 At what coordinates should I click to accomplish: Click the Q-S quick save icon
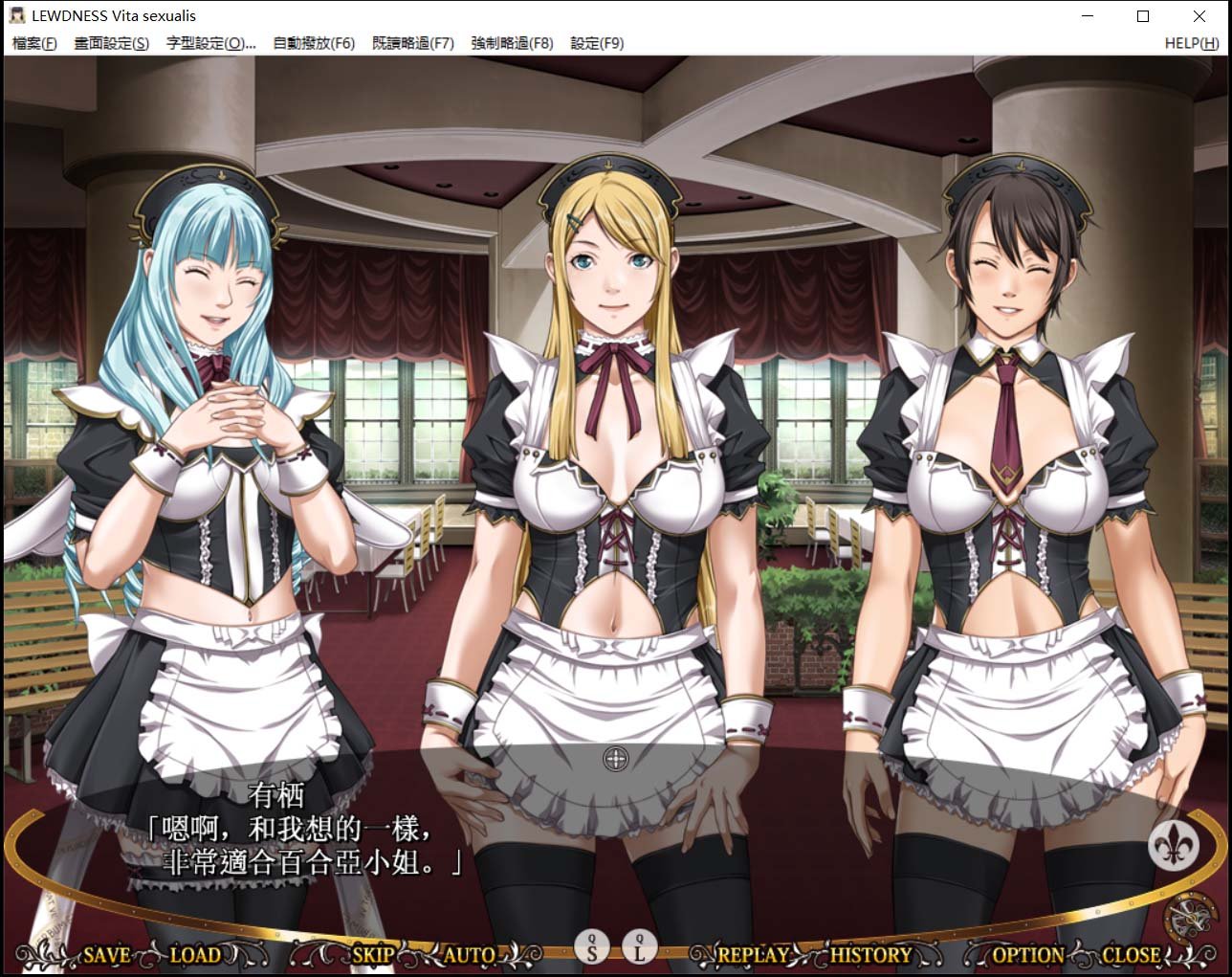[x=592, y=947]
